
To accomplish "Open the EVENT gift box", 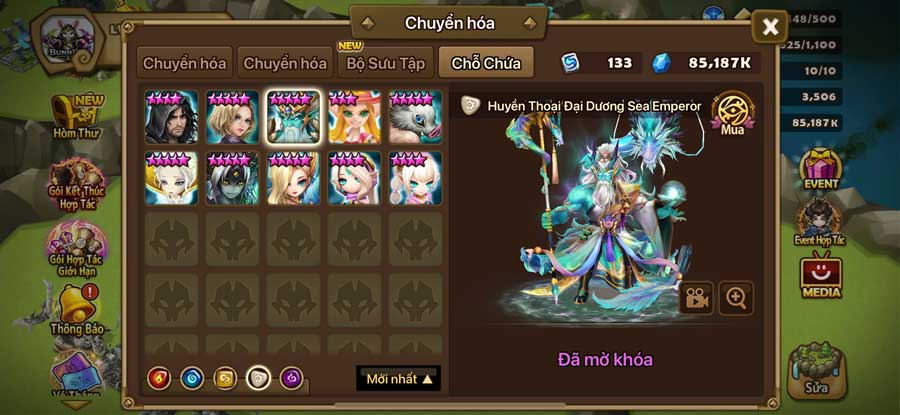I will point(822,168).
